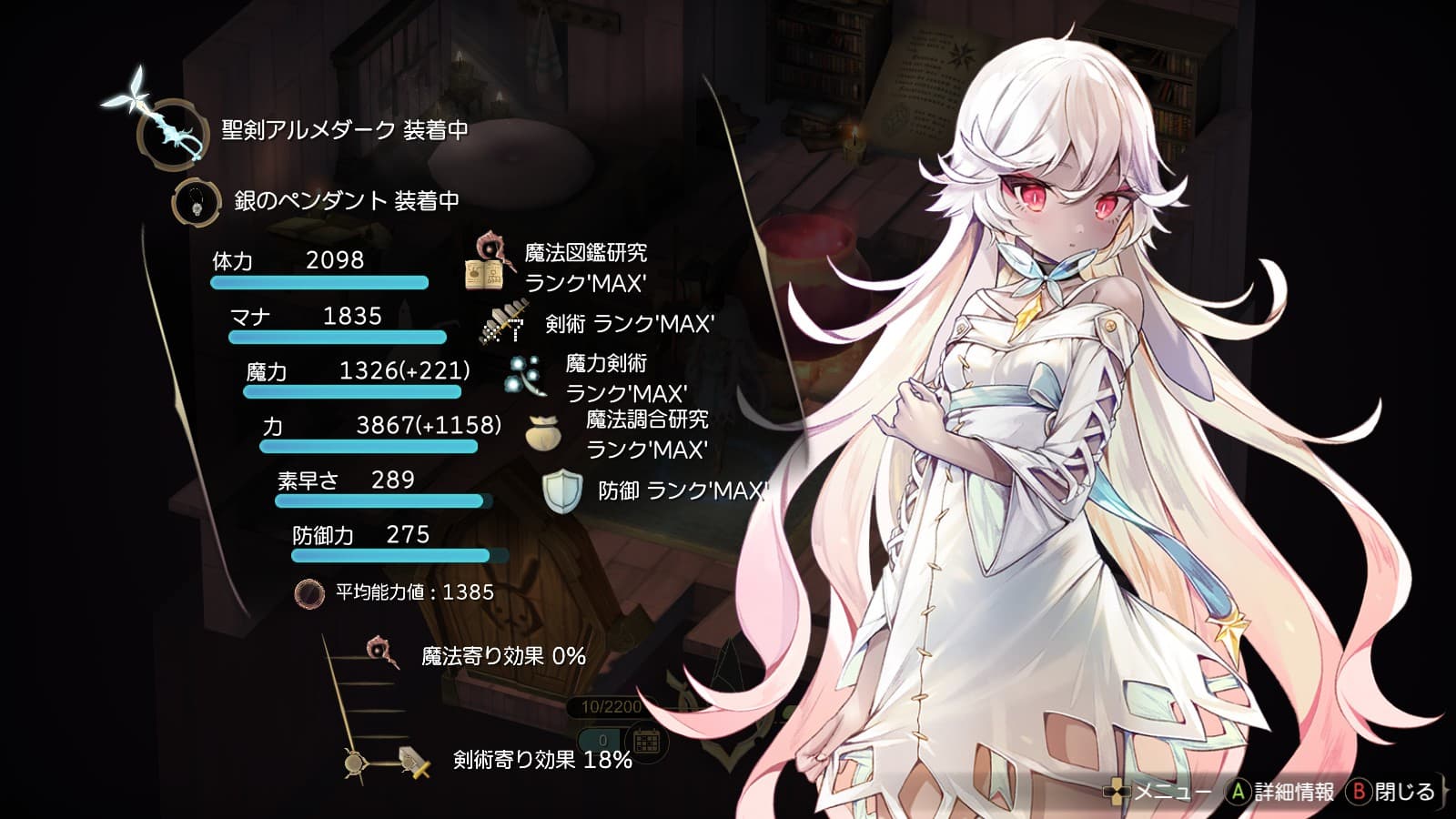
Task: Show the detailed info (詳細情報)
Action: [x=1281, y=792]
